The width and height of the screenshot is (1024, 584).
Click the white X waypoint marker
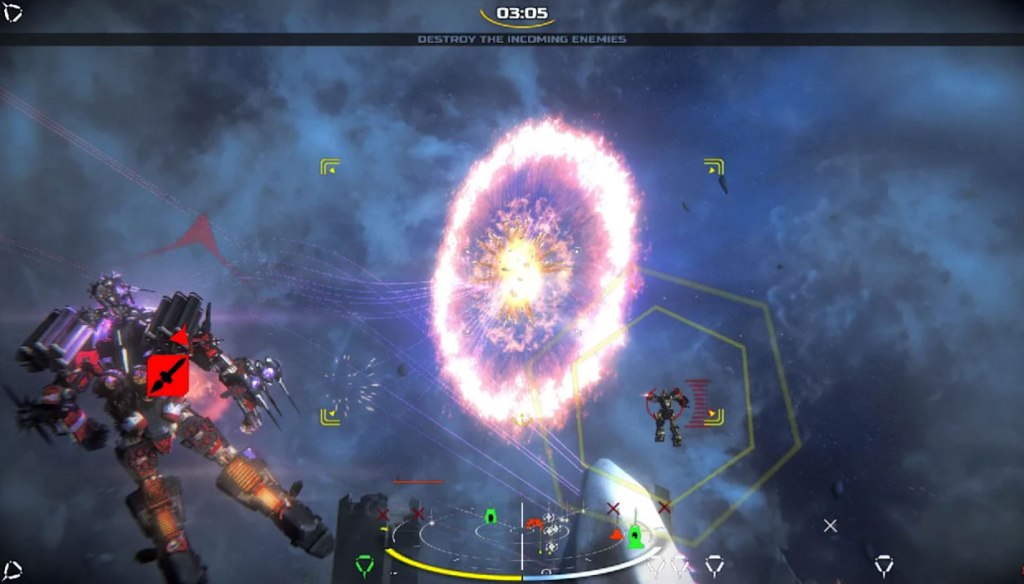click(x=829, y=525)
